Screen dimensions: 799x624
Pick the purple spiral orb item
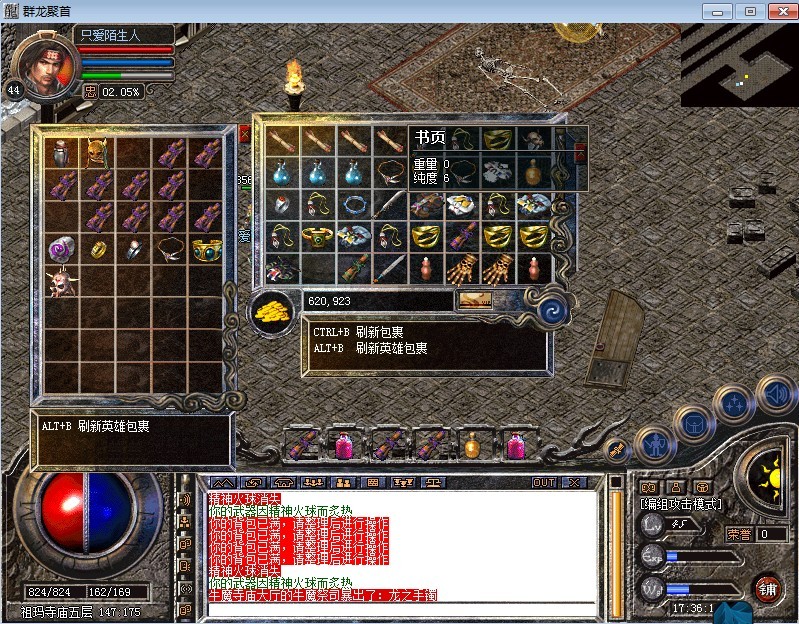[x=63, y=248]
